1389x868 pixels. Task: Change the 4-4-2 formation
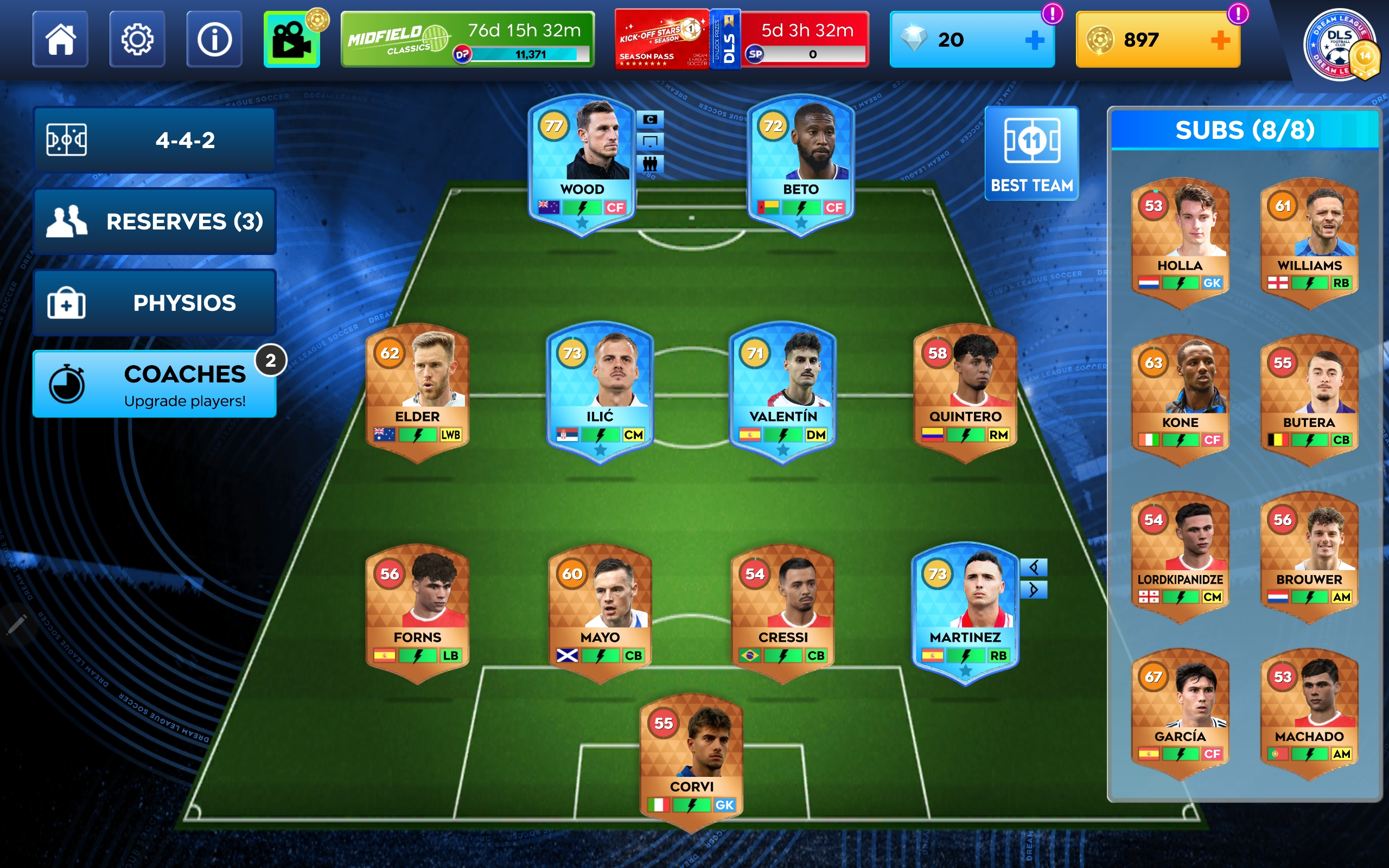pos(155,140)
